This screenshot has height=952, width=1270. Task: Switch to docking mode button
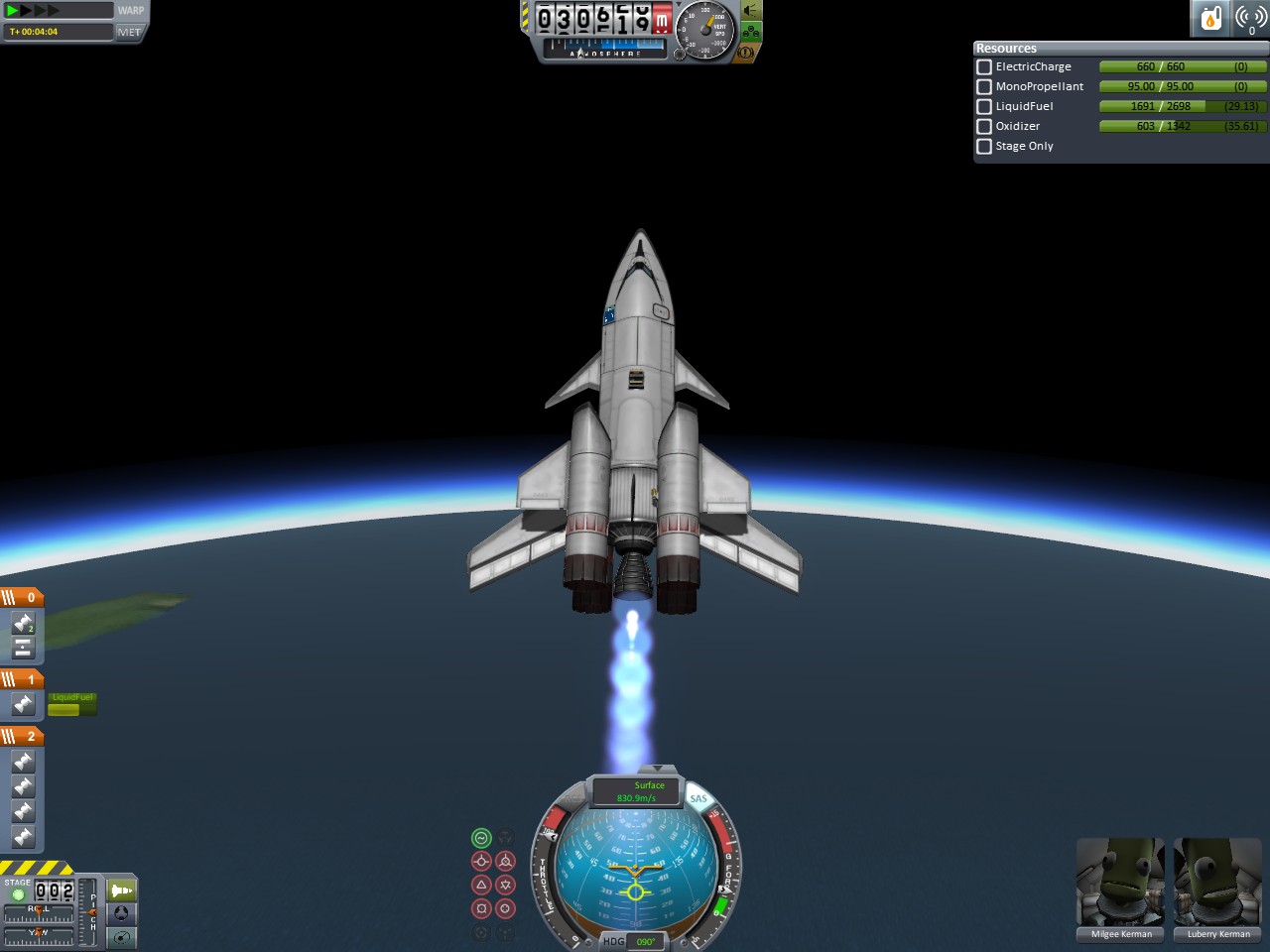(x=122, y=913)
